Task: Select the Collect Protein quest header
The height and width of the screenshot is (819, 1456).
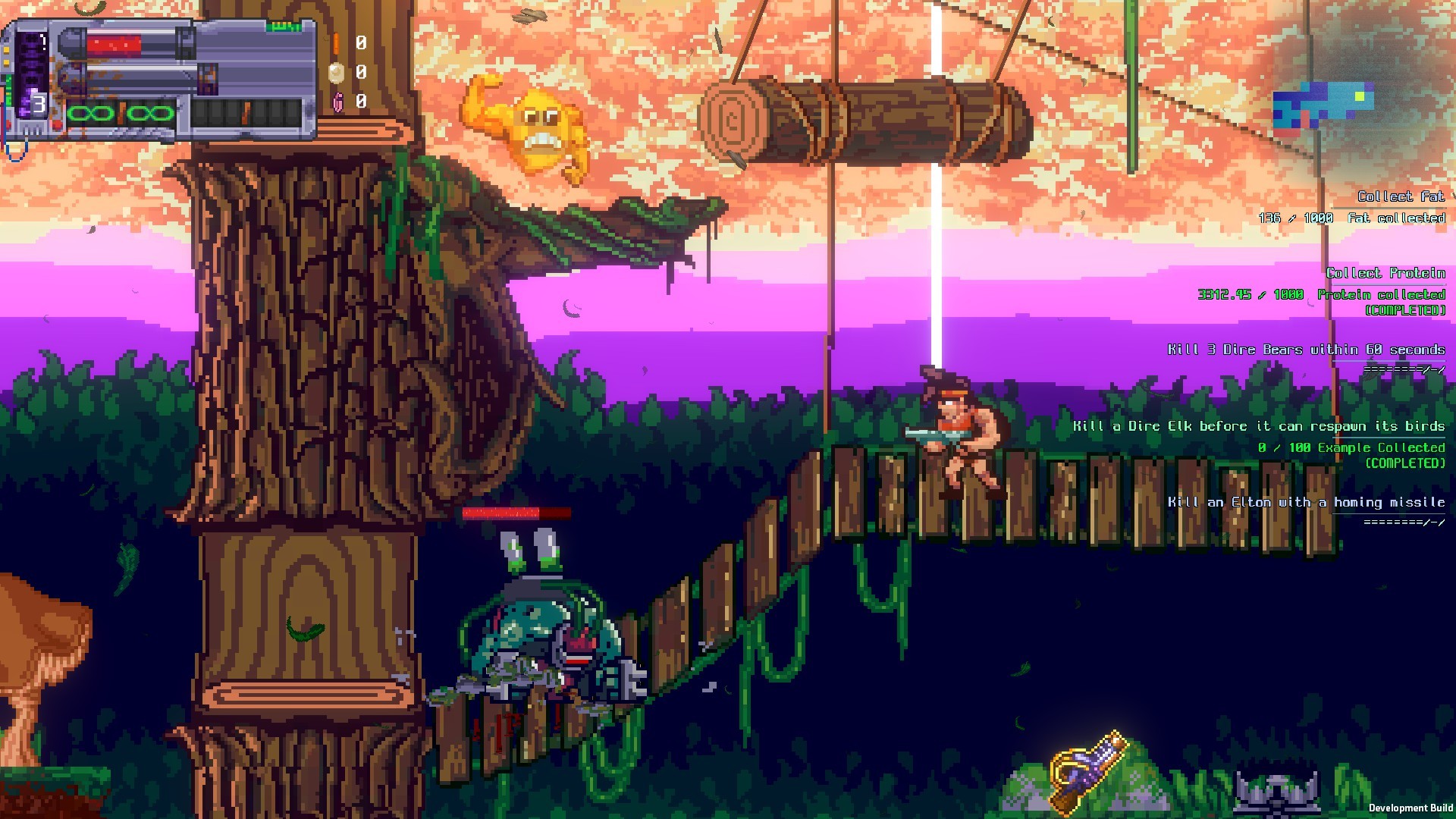Action: tap(1389, 273)
